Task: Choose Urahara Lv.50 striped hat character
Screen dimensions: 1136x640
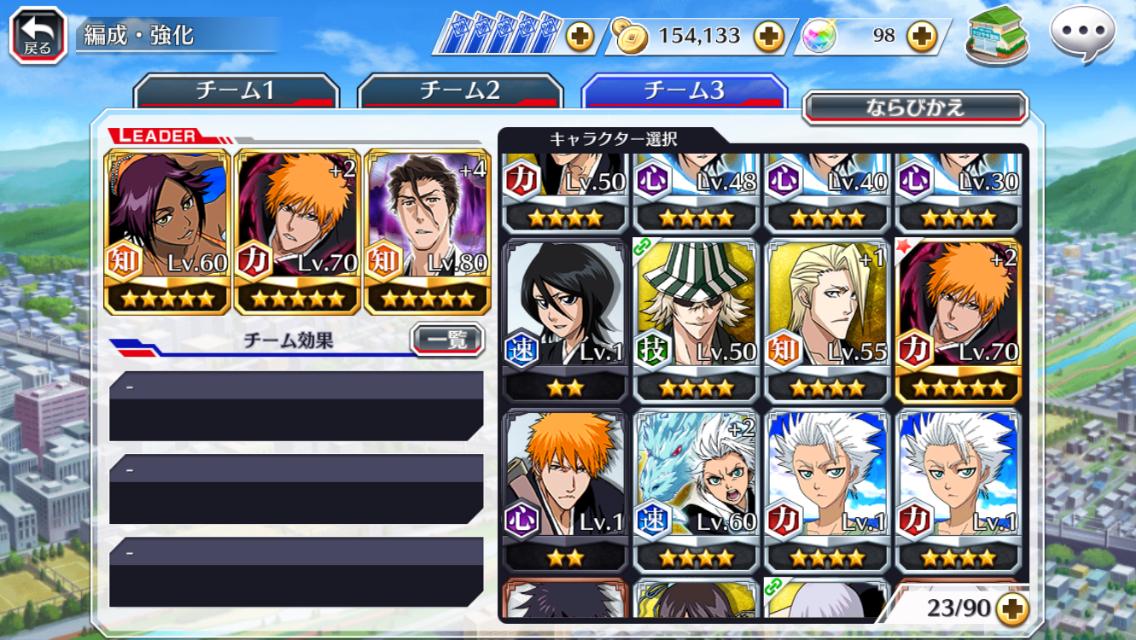Action: [x=696, y=320]
